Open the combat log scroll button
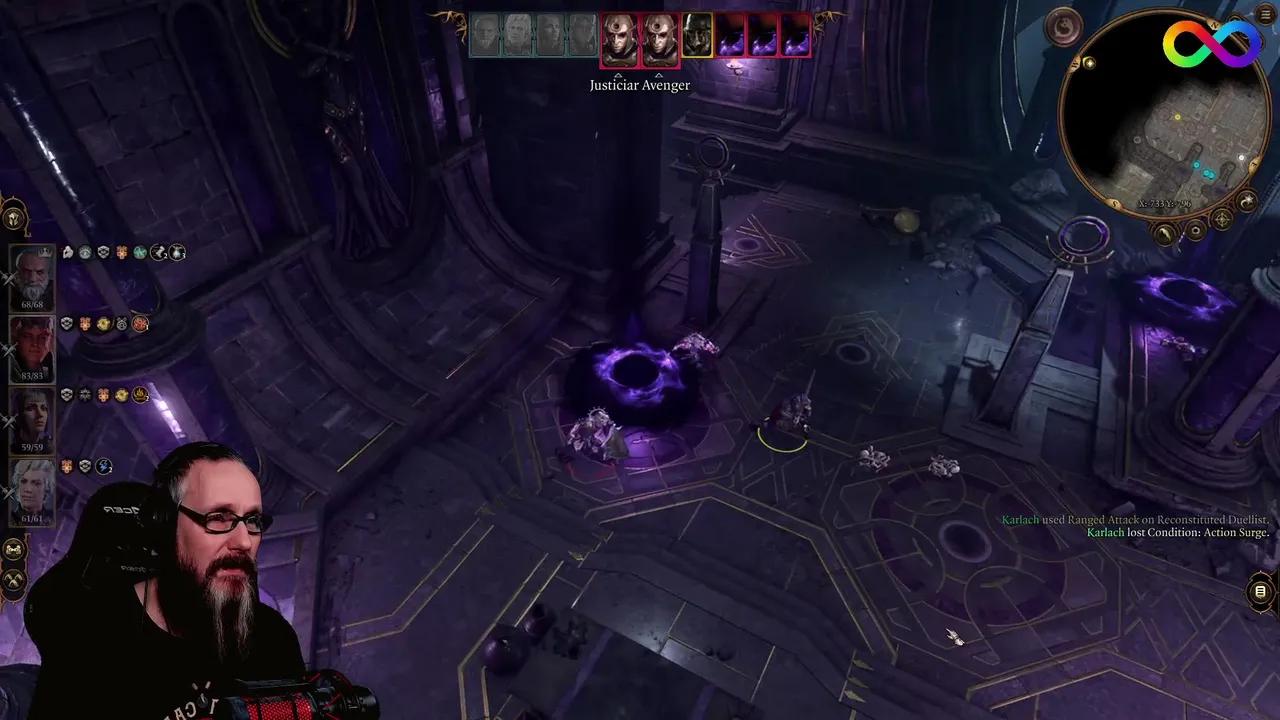Screen dimensions: 1280x720 click(1261, 592)
